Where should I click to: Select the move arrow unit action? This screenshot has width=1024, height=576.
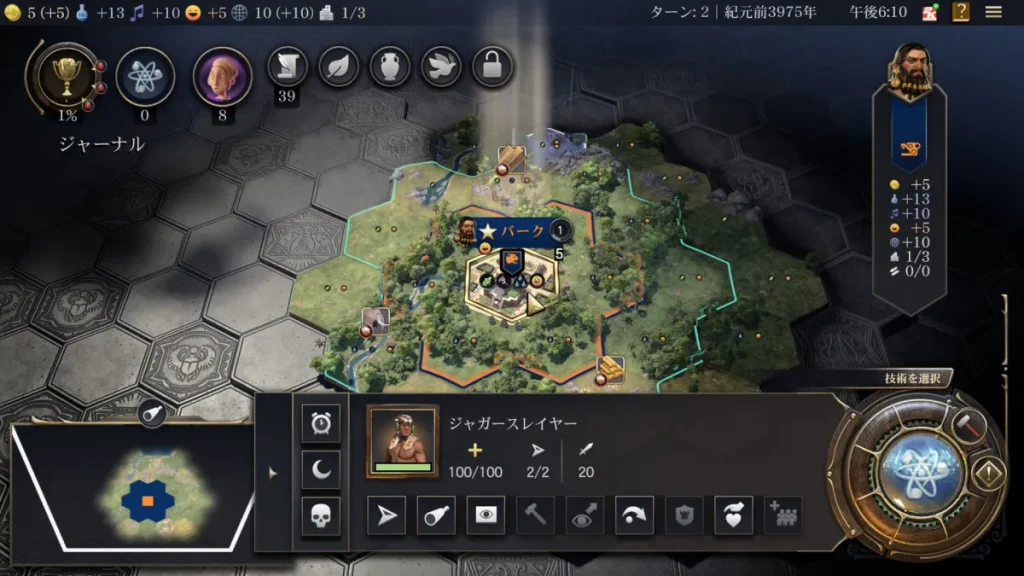click(x=386, y=515)
